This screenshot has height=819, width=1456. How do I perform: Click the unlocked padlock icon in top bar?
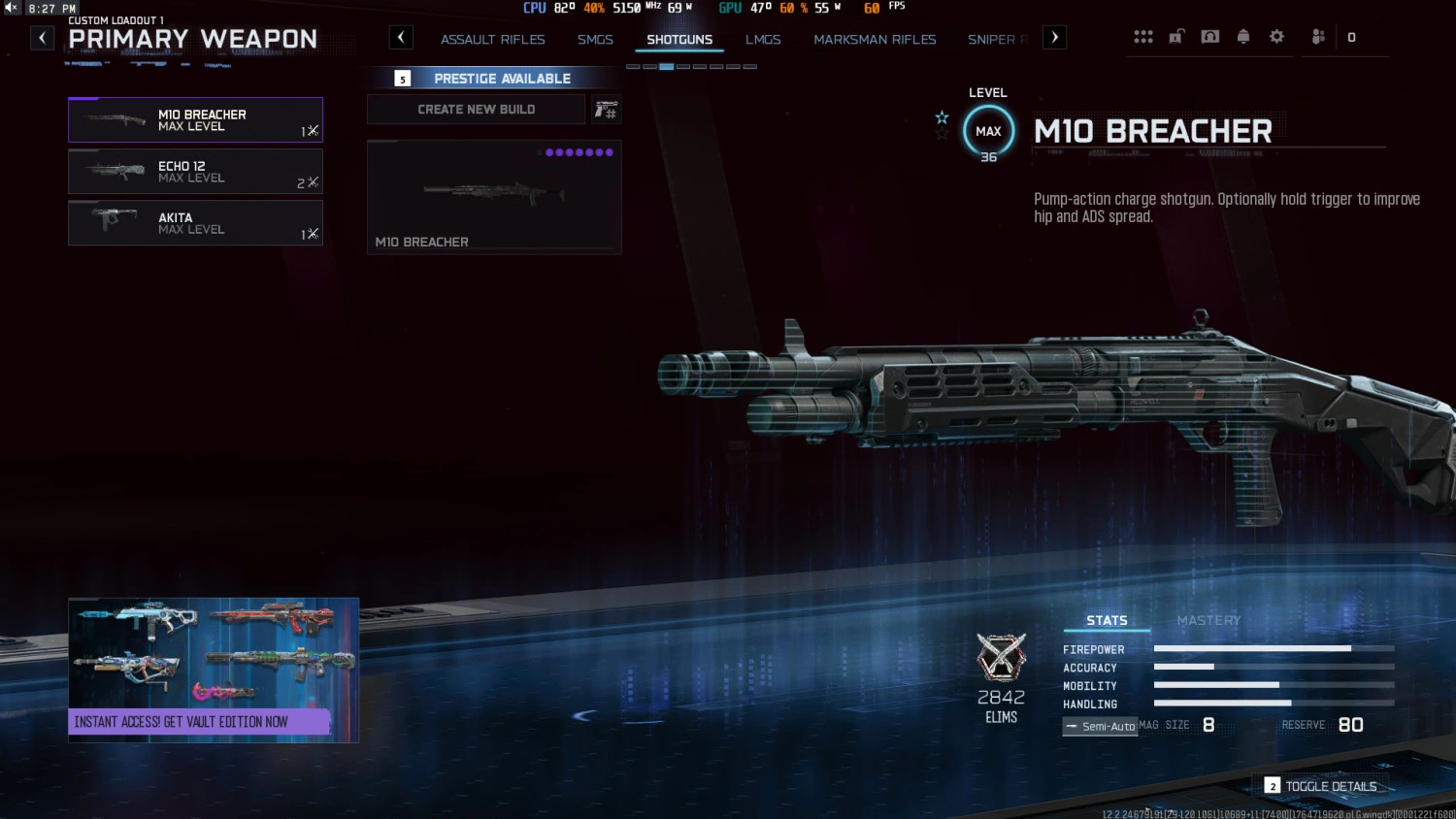[1176, 36]
